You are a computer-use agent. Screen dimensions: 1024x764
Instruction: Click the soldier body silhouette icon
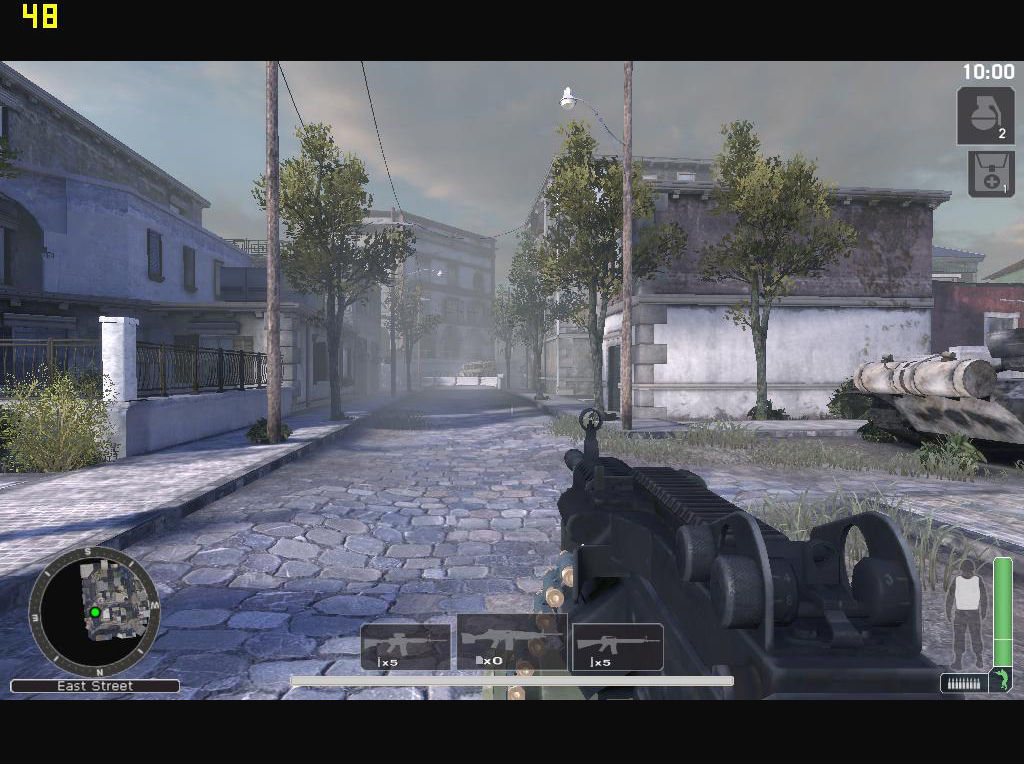pos(966,612)
